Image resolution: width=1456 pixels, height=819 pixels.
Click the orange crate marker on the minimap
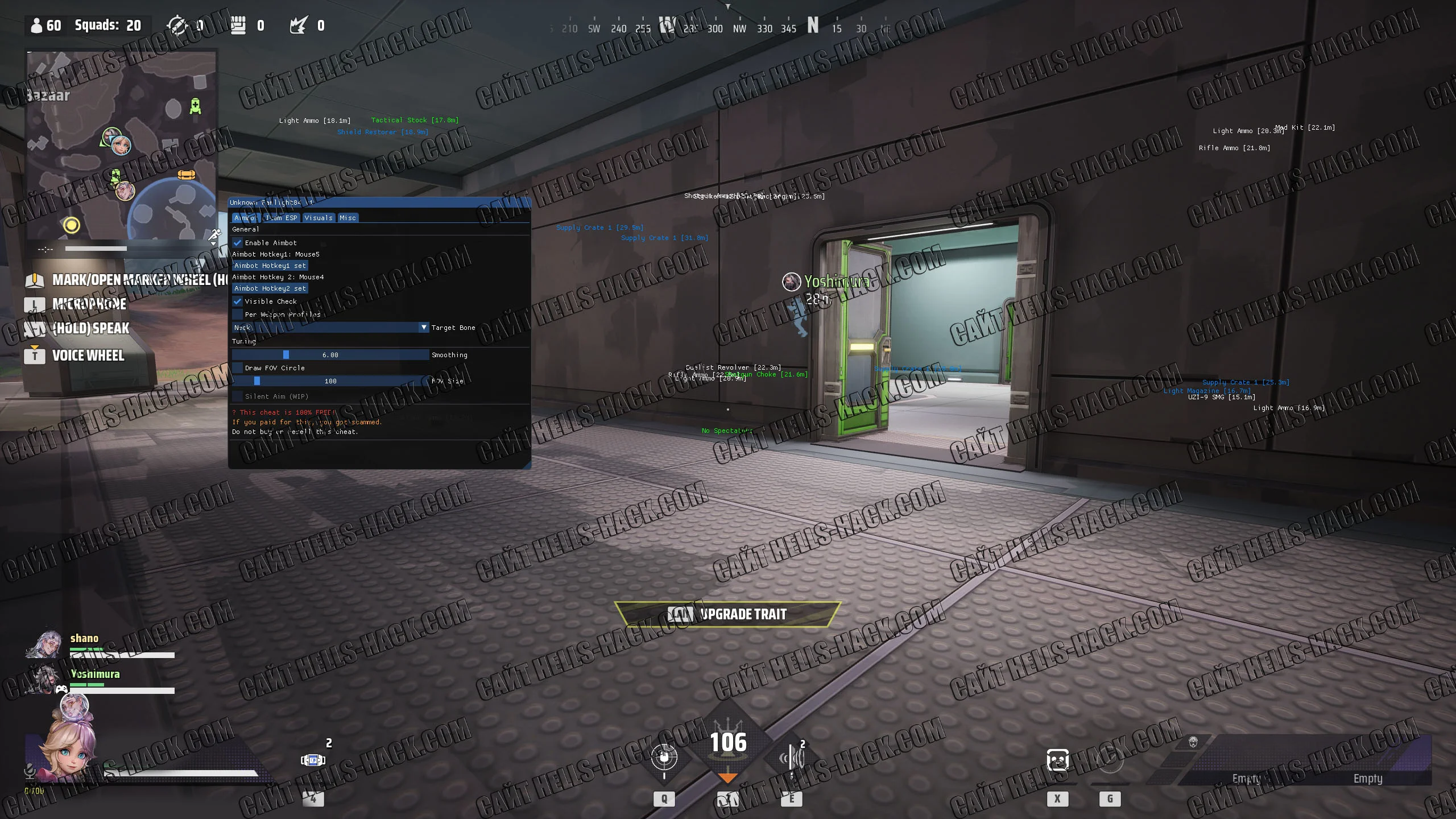click(187, 175)
